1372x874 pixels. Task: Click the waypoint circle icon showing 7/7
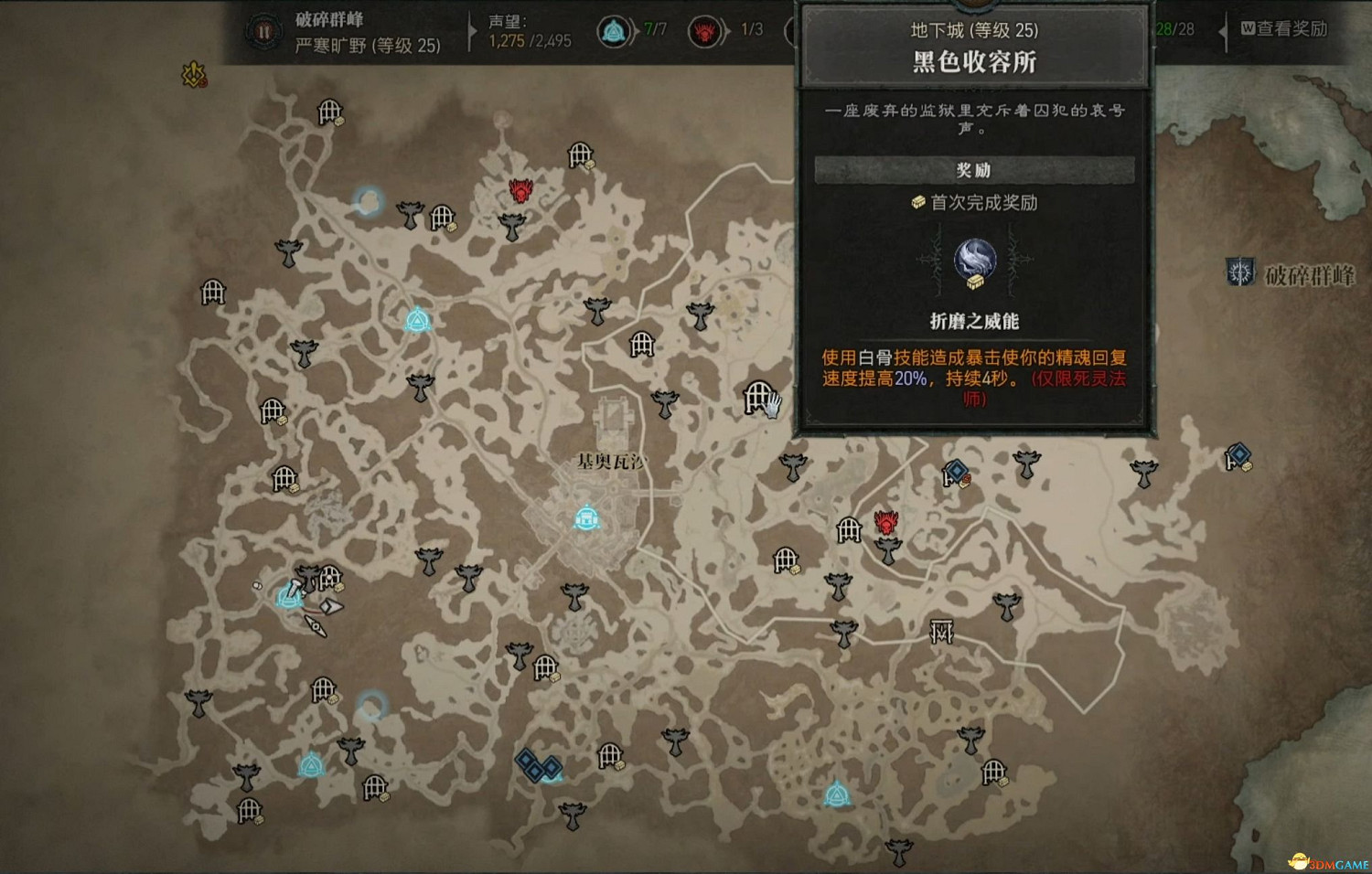tap(616, 30)
